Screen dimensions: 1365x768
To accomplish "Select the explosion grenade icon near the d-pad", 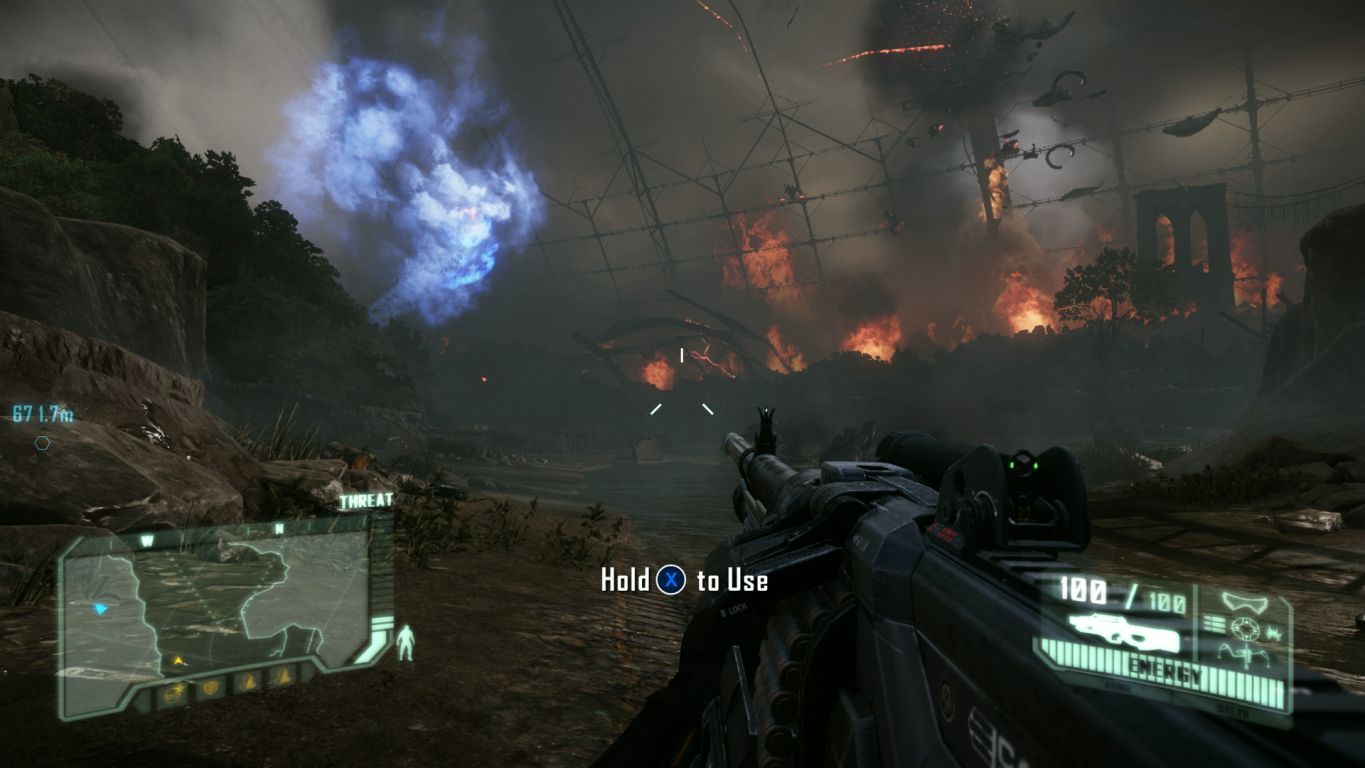I will pos(1272,631).
